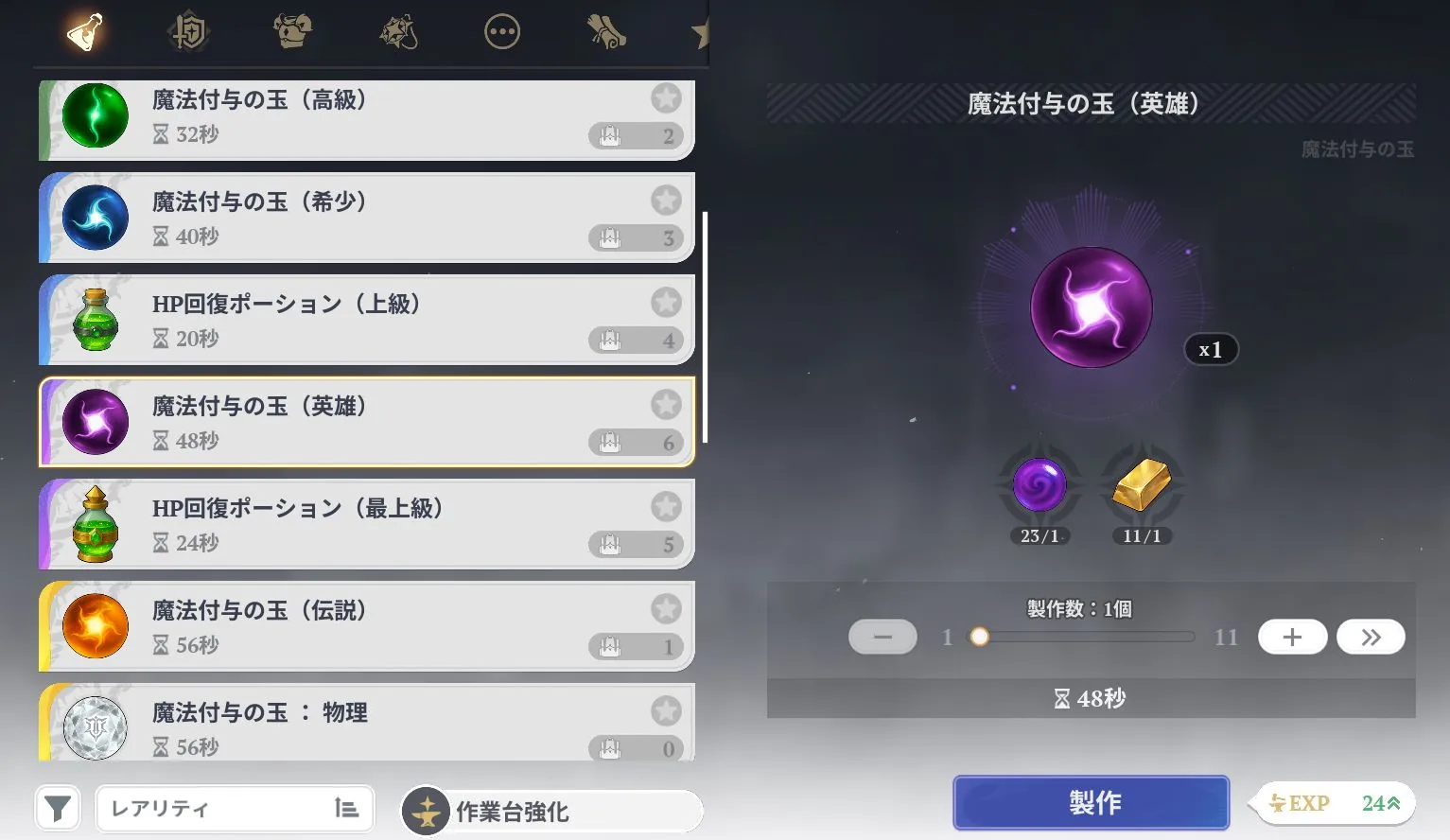Favorite the 魔法付与の玉（英雄） recipe star
Screen dimensions: 1450x840
(x=666, y=404)
